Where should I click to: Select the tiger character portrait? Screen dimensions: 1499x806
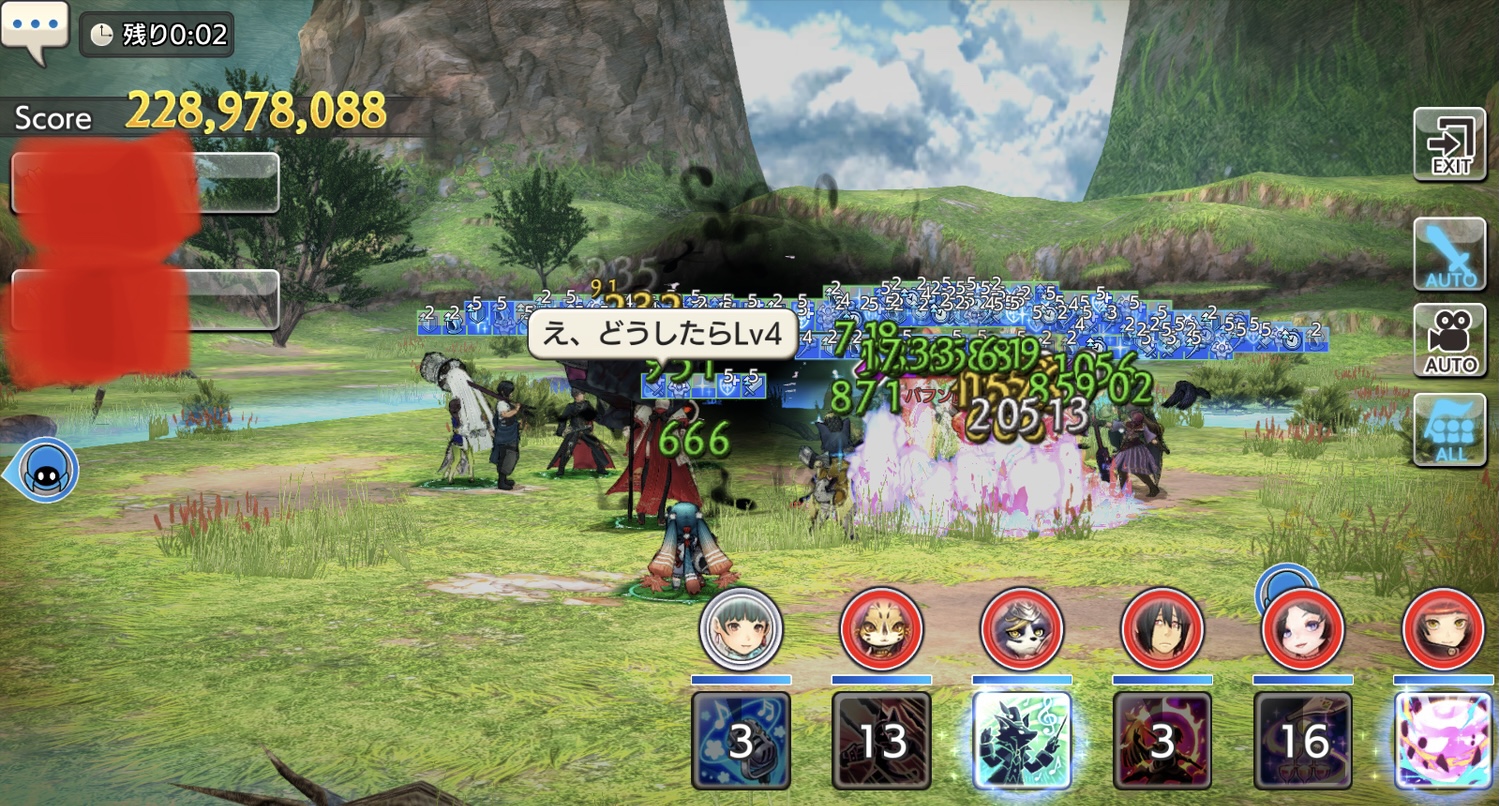[881, 629]
